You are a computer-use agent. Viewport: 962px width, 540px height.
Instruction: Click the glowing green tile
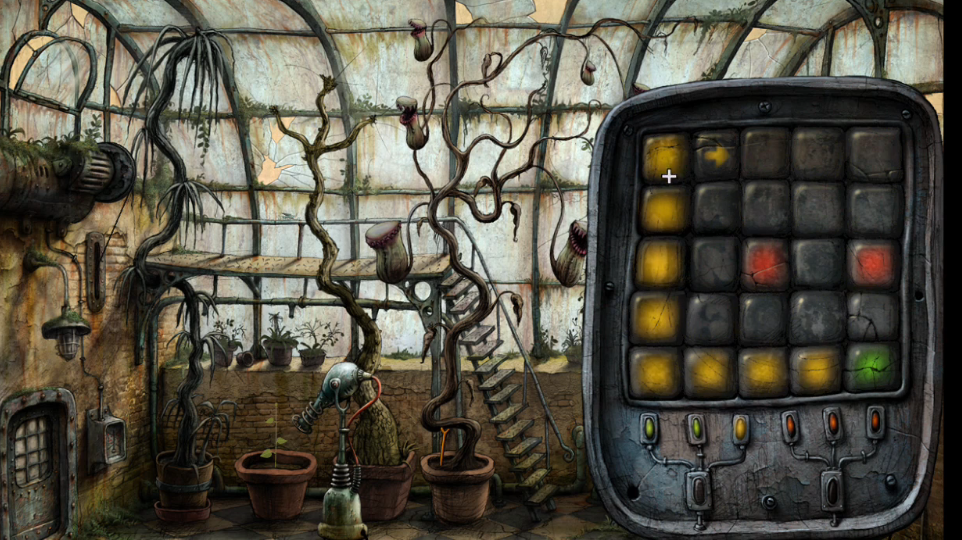(x=871, y=368)
